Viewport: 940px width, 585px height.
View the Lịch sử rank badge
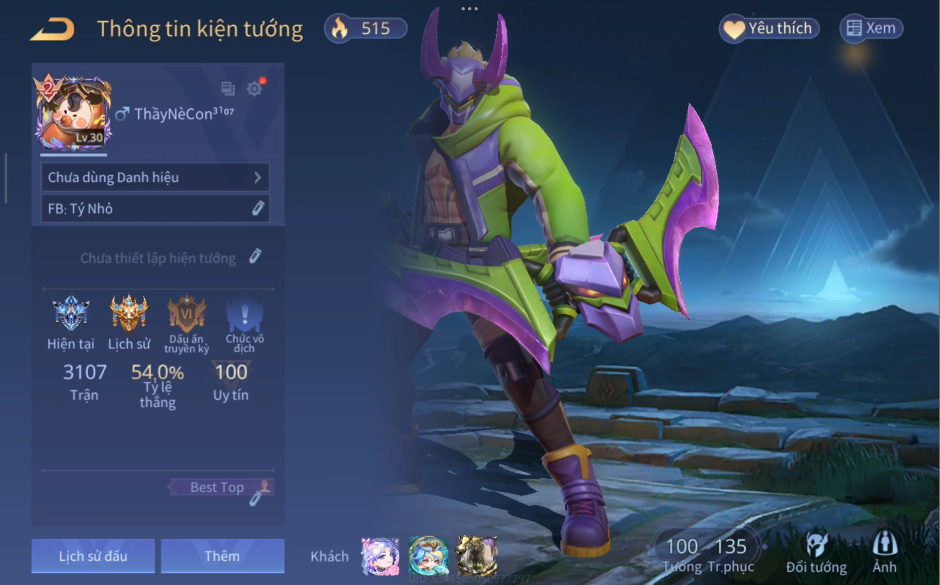point(128,314)
